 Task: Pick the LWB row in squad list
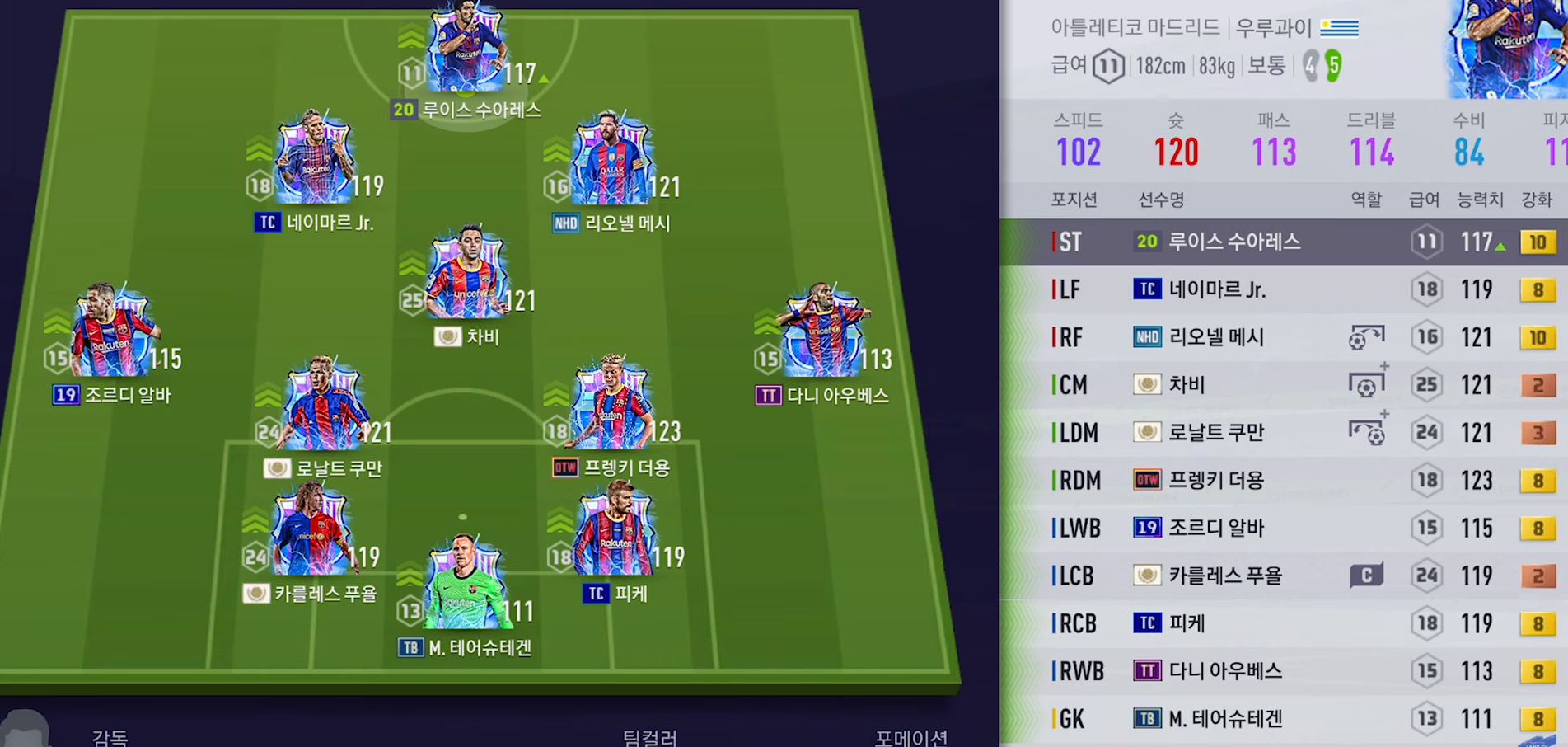click(x=1284, y=528)
